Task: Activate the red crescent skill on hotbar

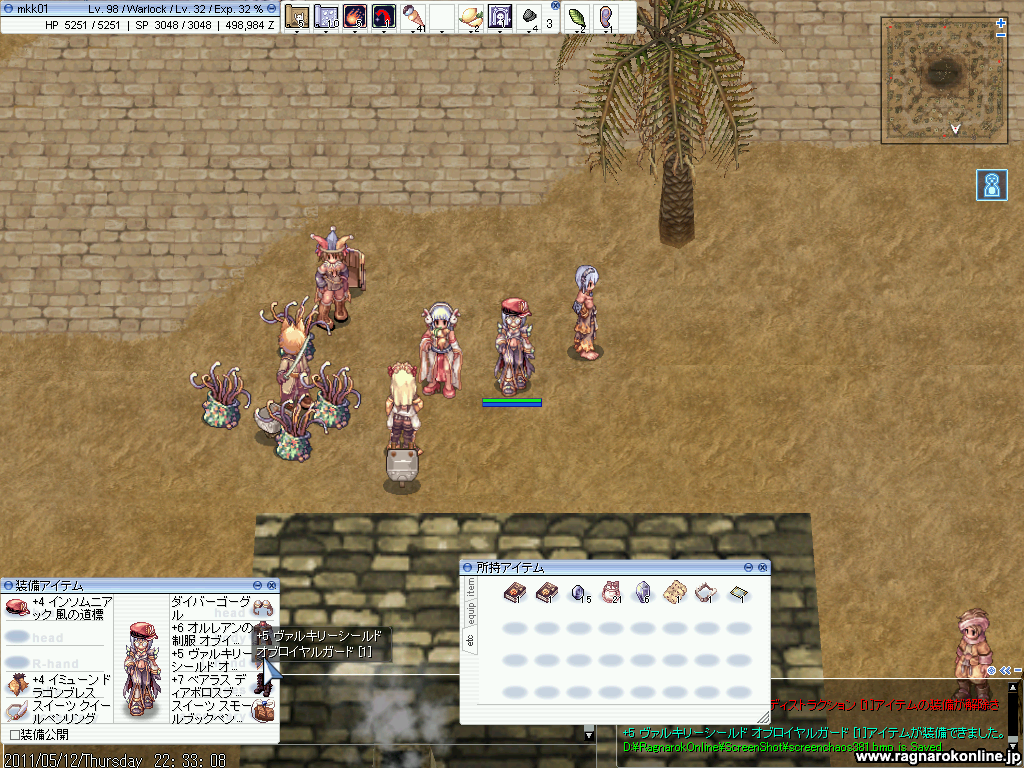Action: (383, 16)
